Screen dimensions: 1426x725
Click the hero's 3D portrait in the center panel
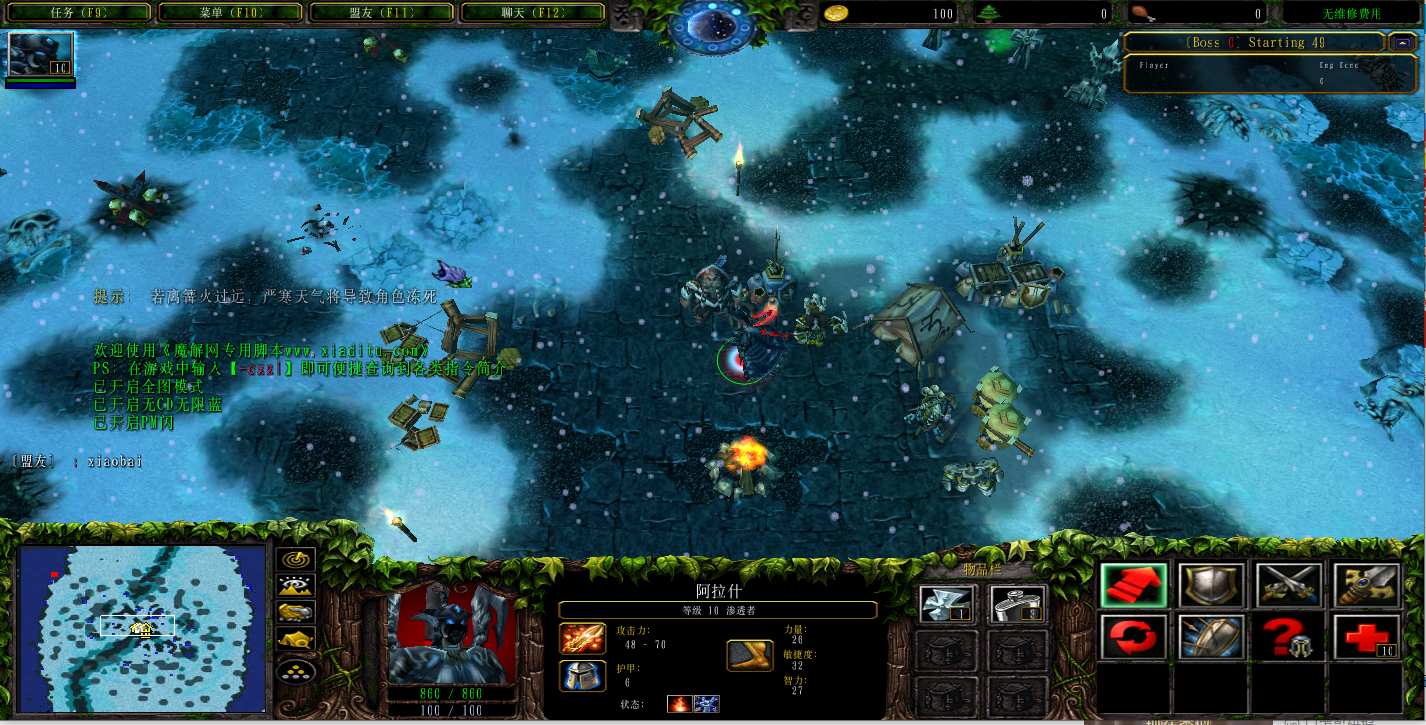coord(451,633)
